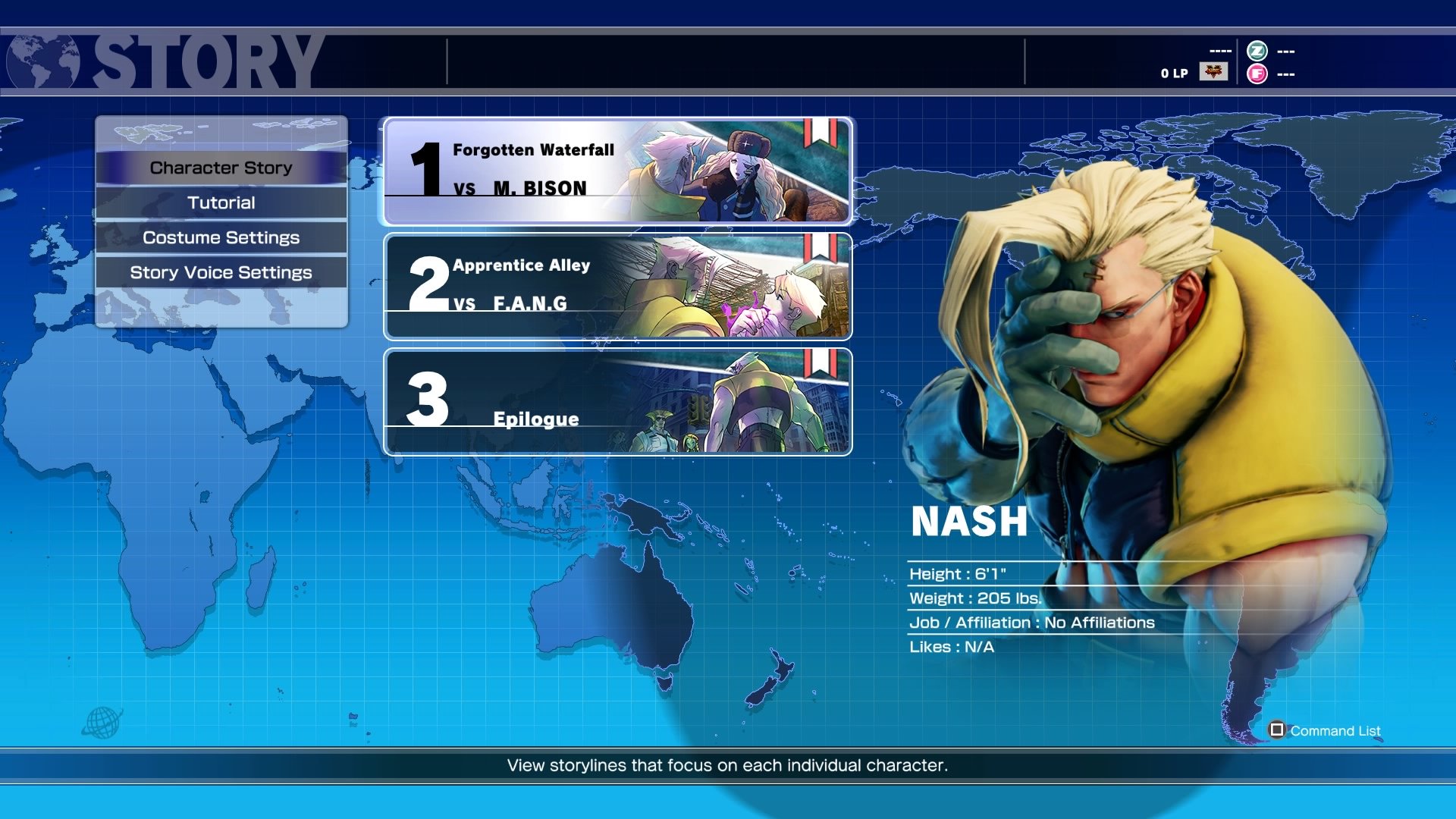Open Story Voice Settings
Image resolution: width=1456 pixels, height=819 pixels.
click(x=221, y=272)
